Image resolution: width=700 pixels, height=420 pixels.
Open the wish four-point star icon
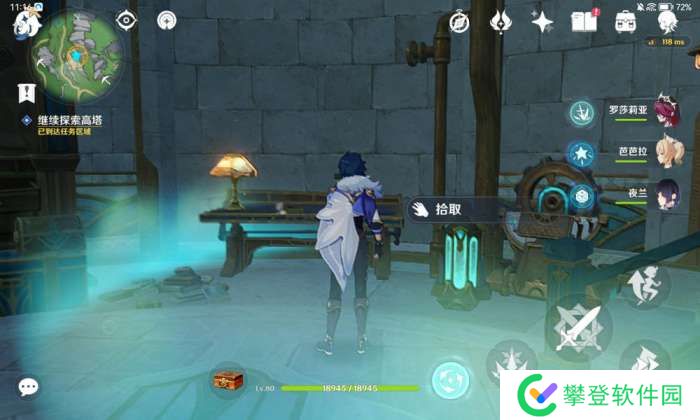[x=543, y=21]
